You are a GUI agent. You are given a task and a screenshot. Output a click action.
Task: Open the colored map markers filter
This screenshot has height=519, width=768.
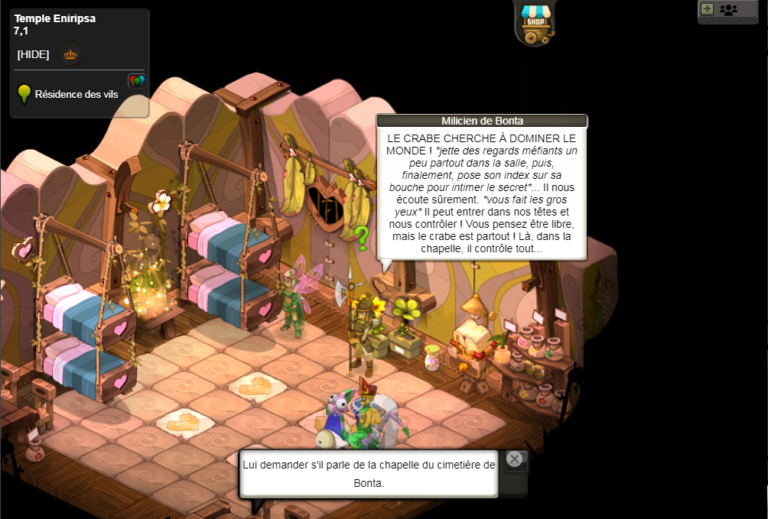pos(136,80)
